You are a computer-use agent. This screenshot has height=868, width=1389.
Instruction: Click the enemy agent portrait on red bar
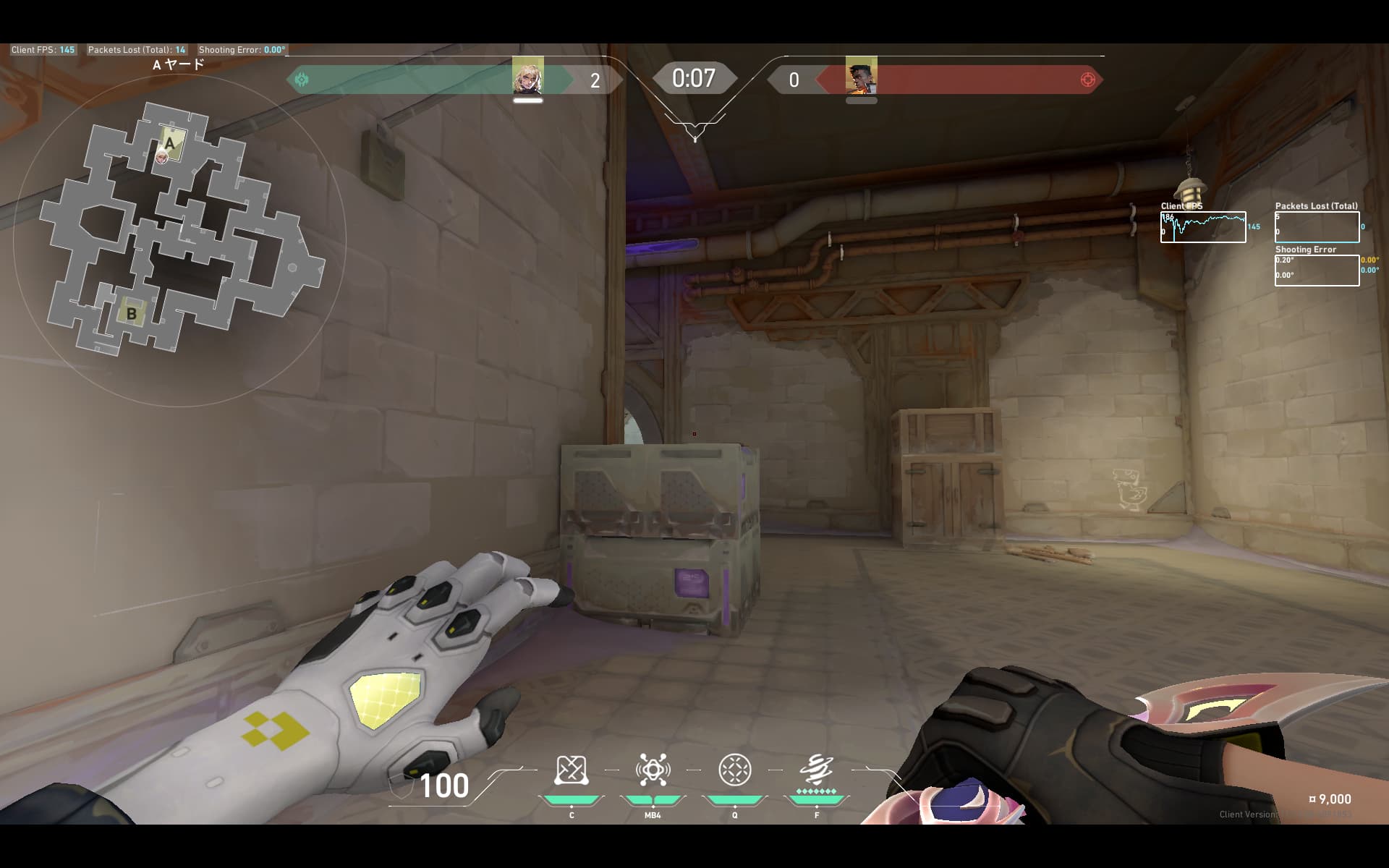point(861,77)
